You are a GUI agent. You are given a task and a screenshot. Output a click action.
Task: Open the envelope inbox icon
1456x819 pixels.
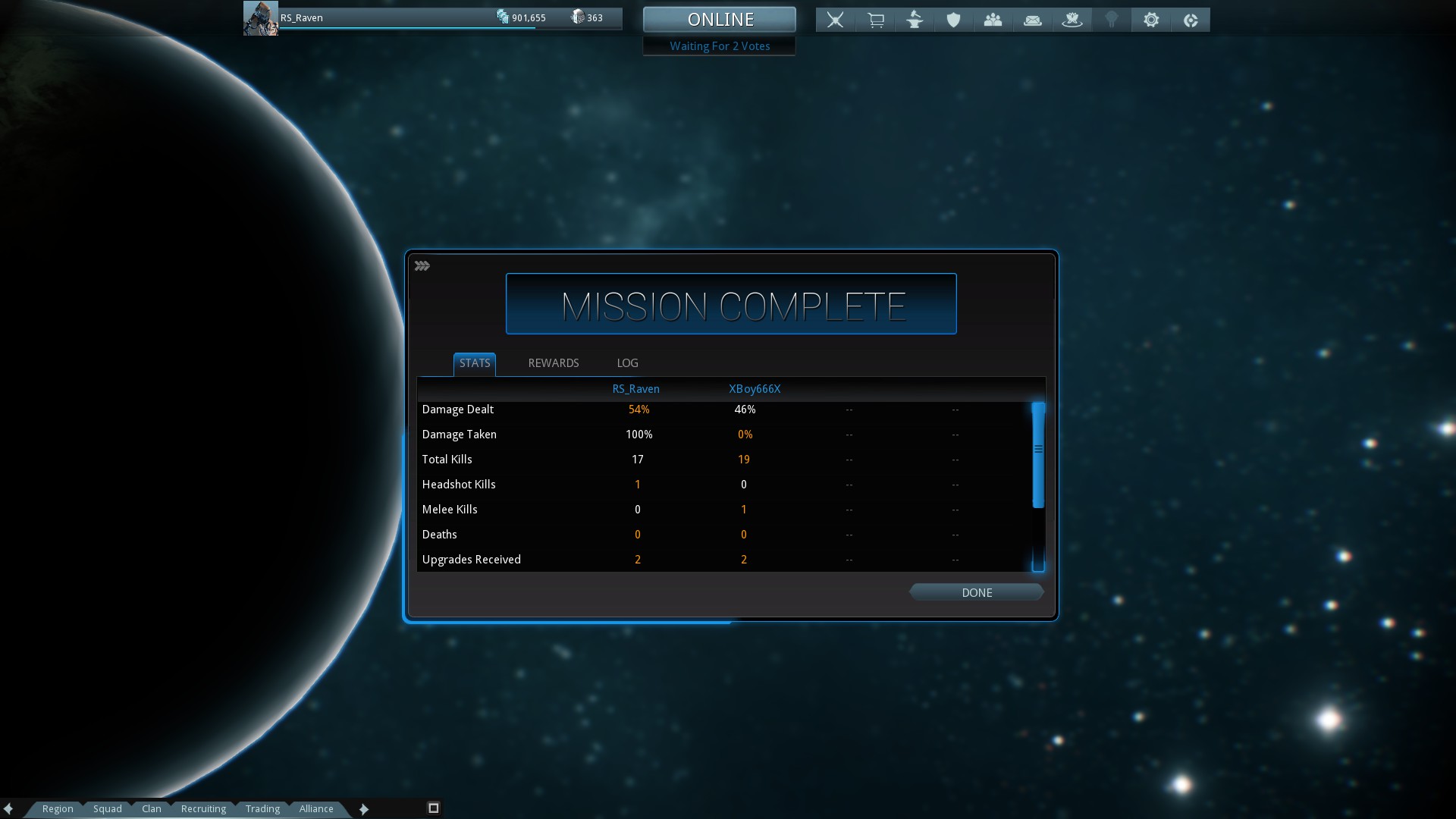coord(1033,20)
